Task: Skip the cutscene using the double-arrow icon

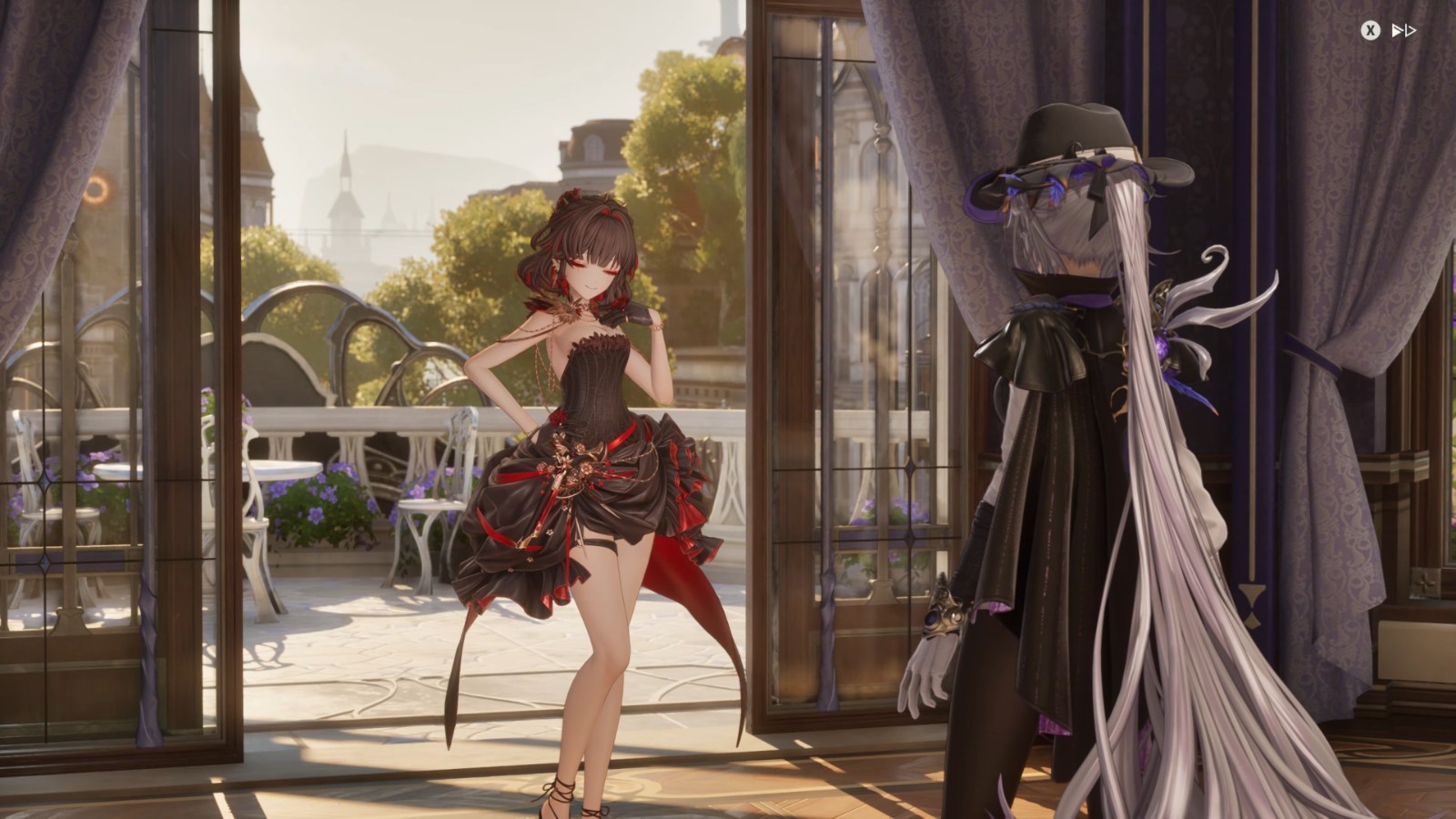Action: point(1402,32)
